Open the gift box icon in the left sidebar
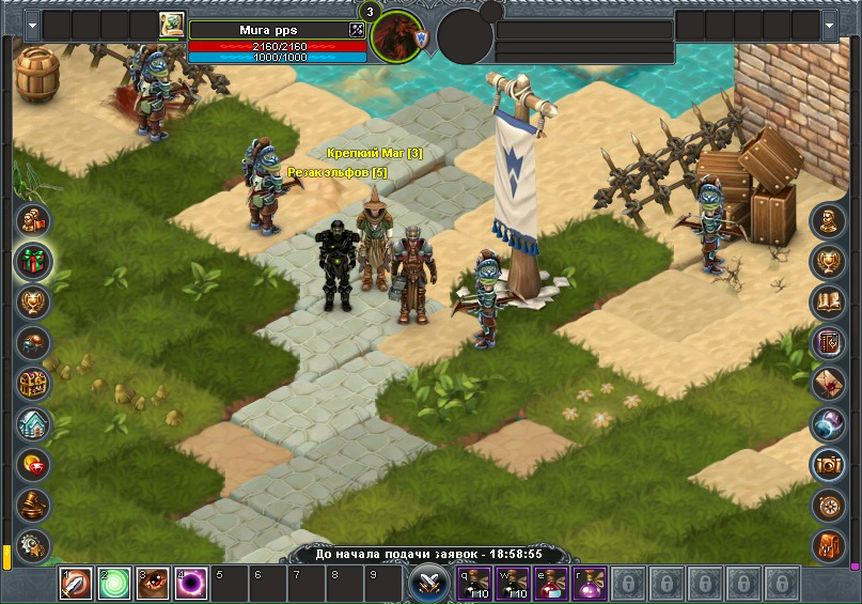Screen dimensions: 862x604 click(x=34, y=261)
